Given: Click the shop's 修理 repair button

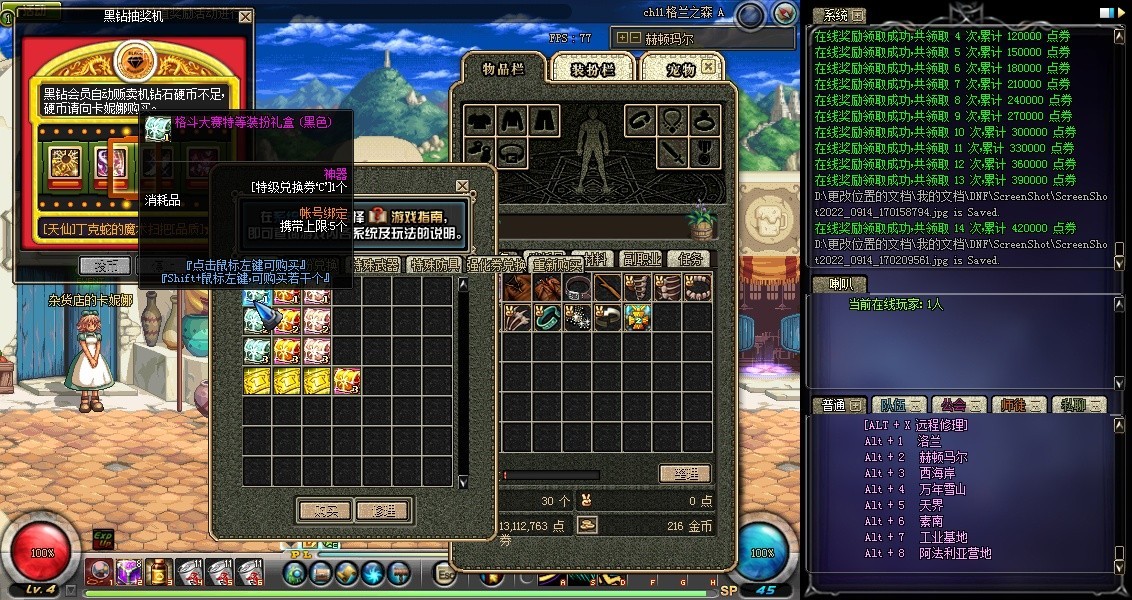Looking at the screenshot, I should coord(382,510).
